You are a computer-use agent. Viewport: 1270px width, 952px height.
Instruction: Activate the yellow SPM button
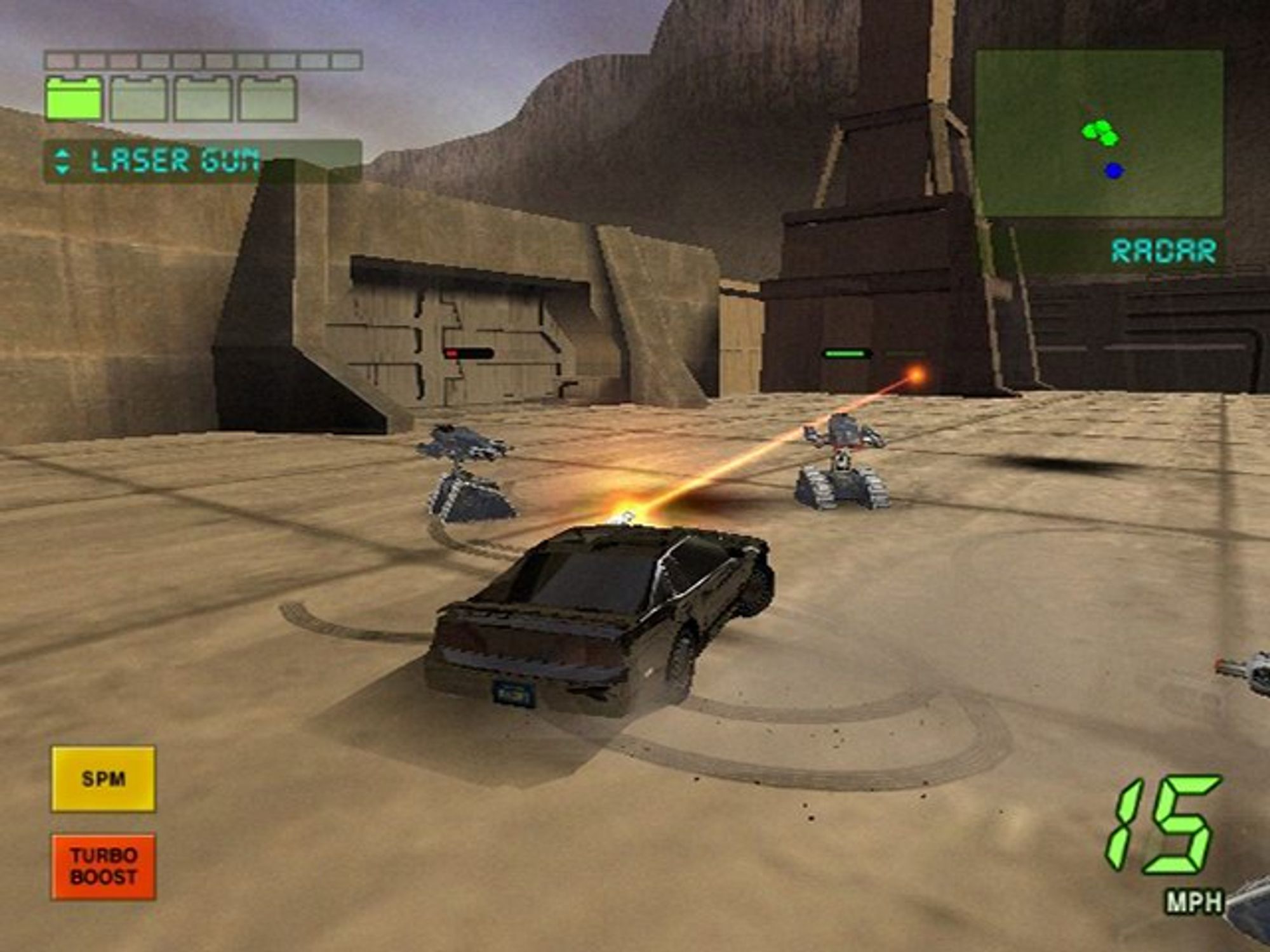103,779
